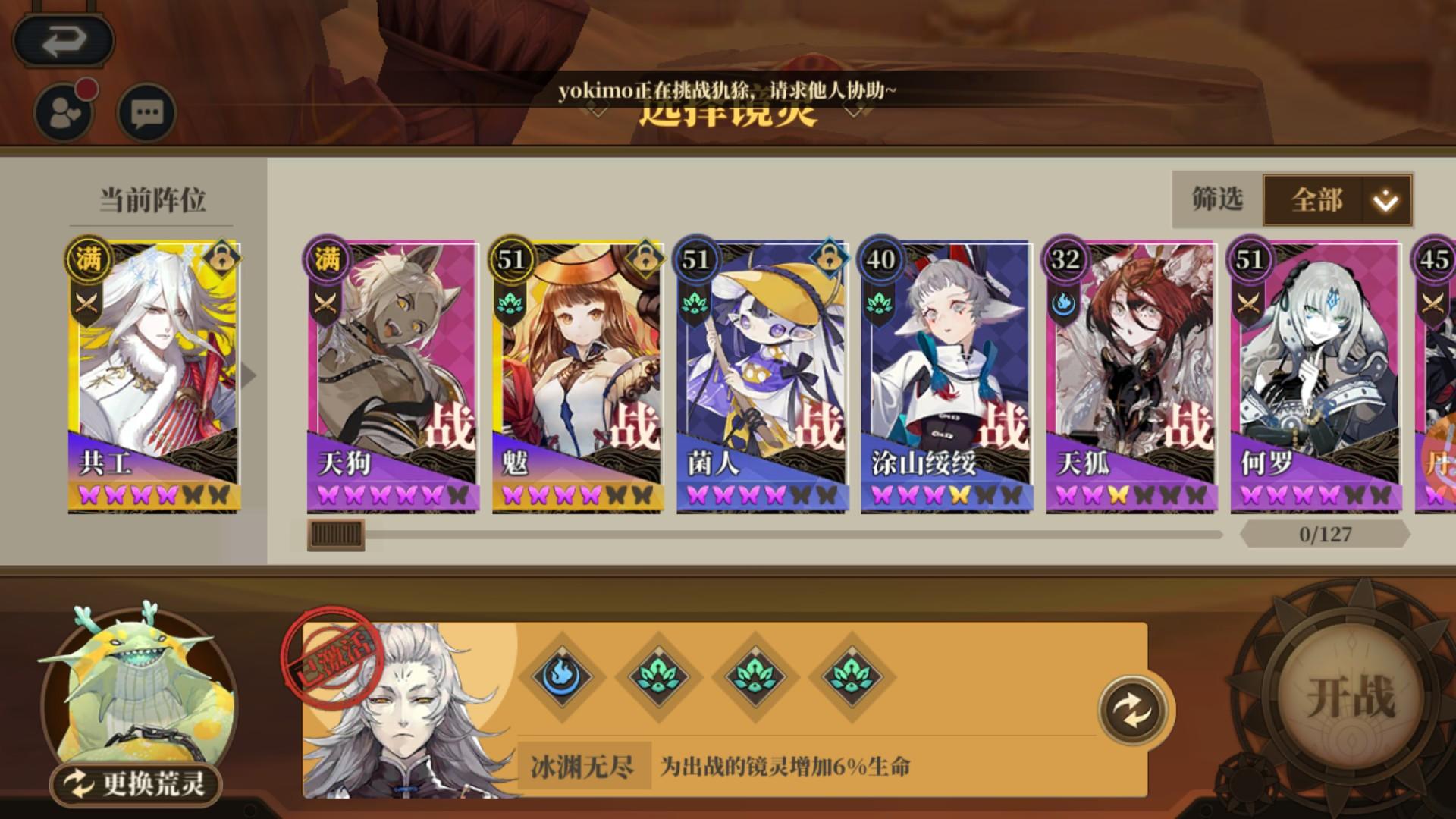Click the chevron arrow on the filter selector

[1384, 201]
